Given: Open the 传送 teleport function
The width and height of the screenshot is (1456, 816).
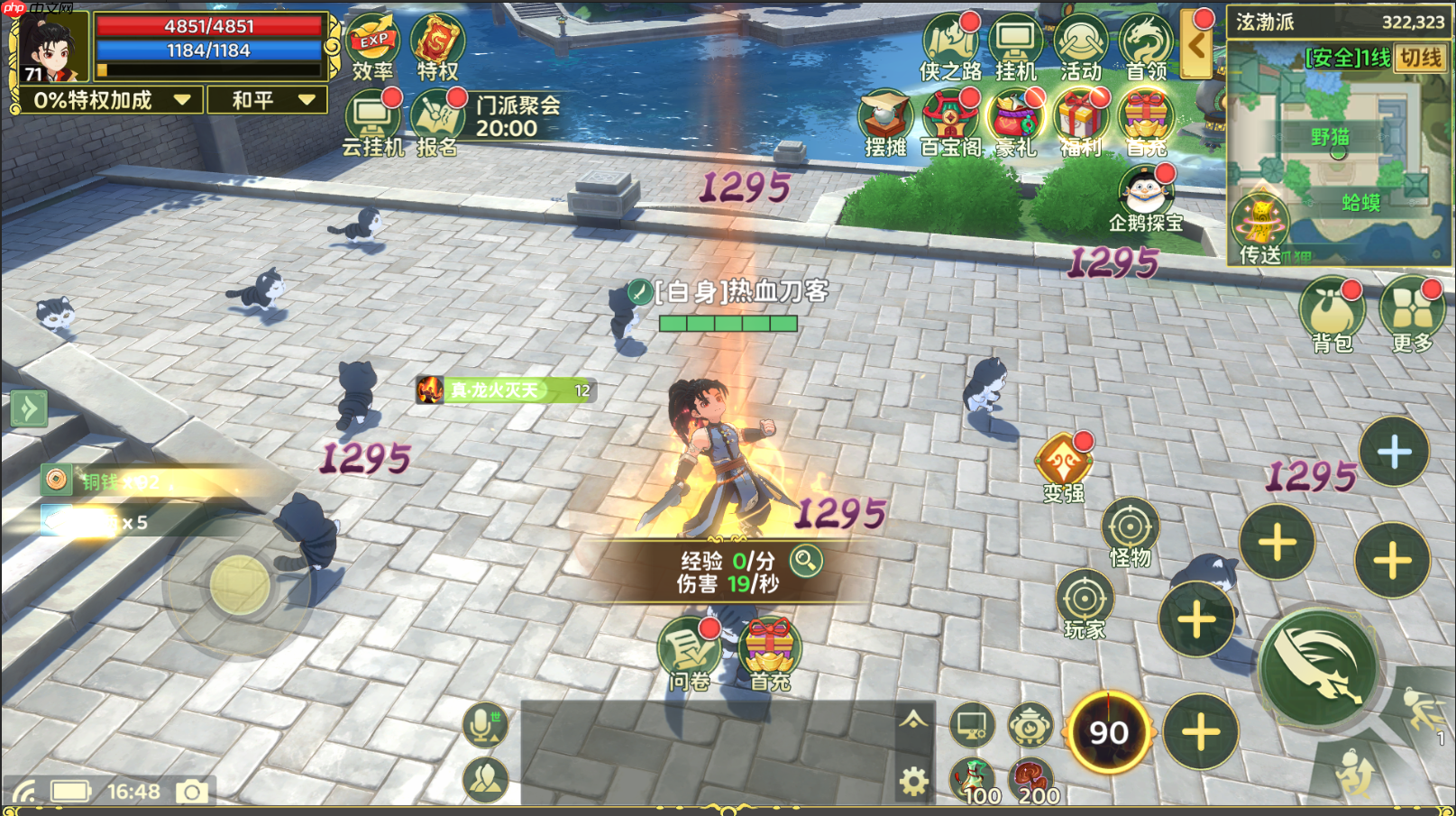Looking at the screenshot, I should [1260, 229].
